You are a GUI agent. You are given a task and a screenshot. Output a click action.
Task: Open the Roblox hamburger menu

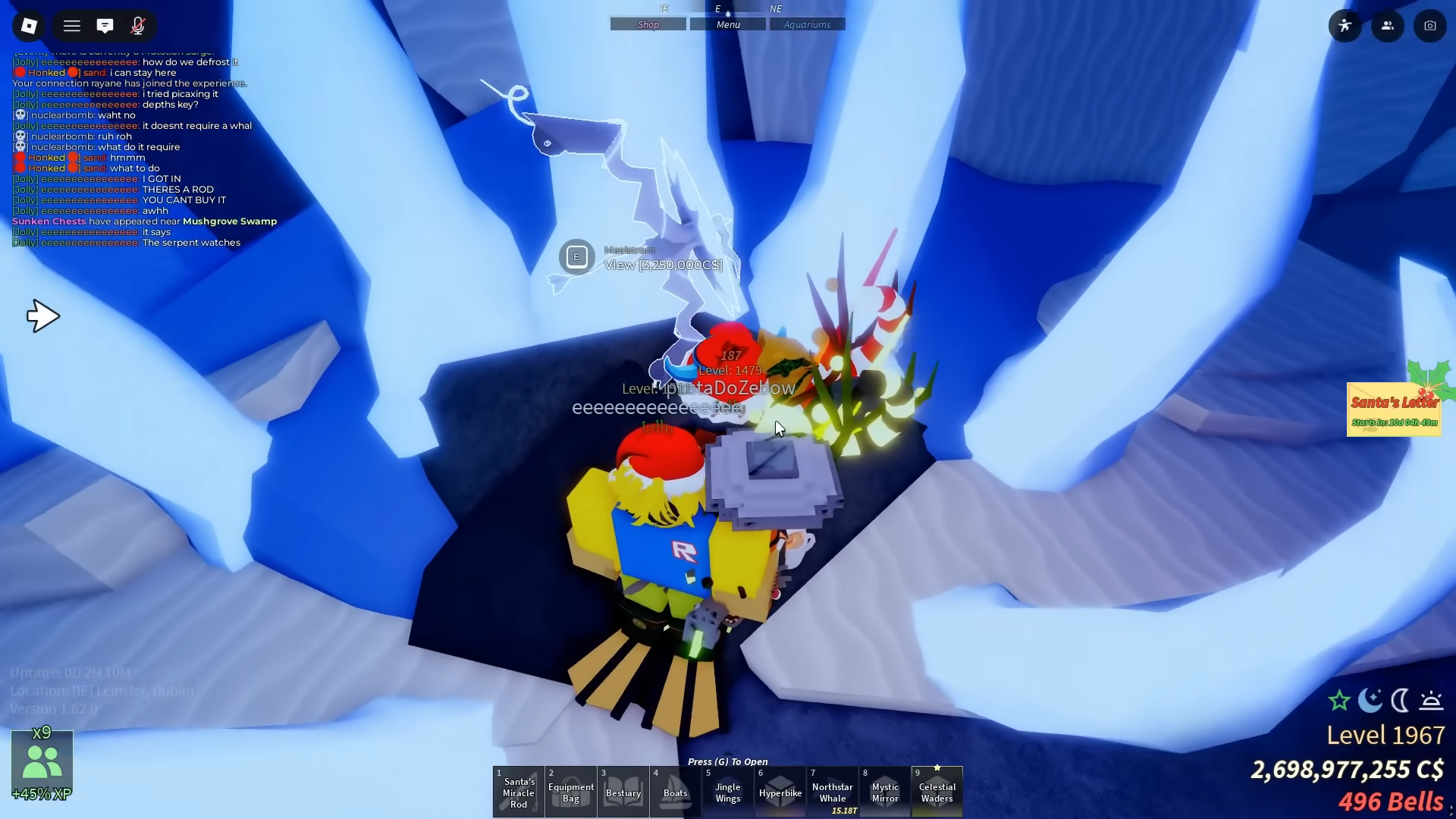(x=71, y=25)
